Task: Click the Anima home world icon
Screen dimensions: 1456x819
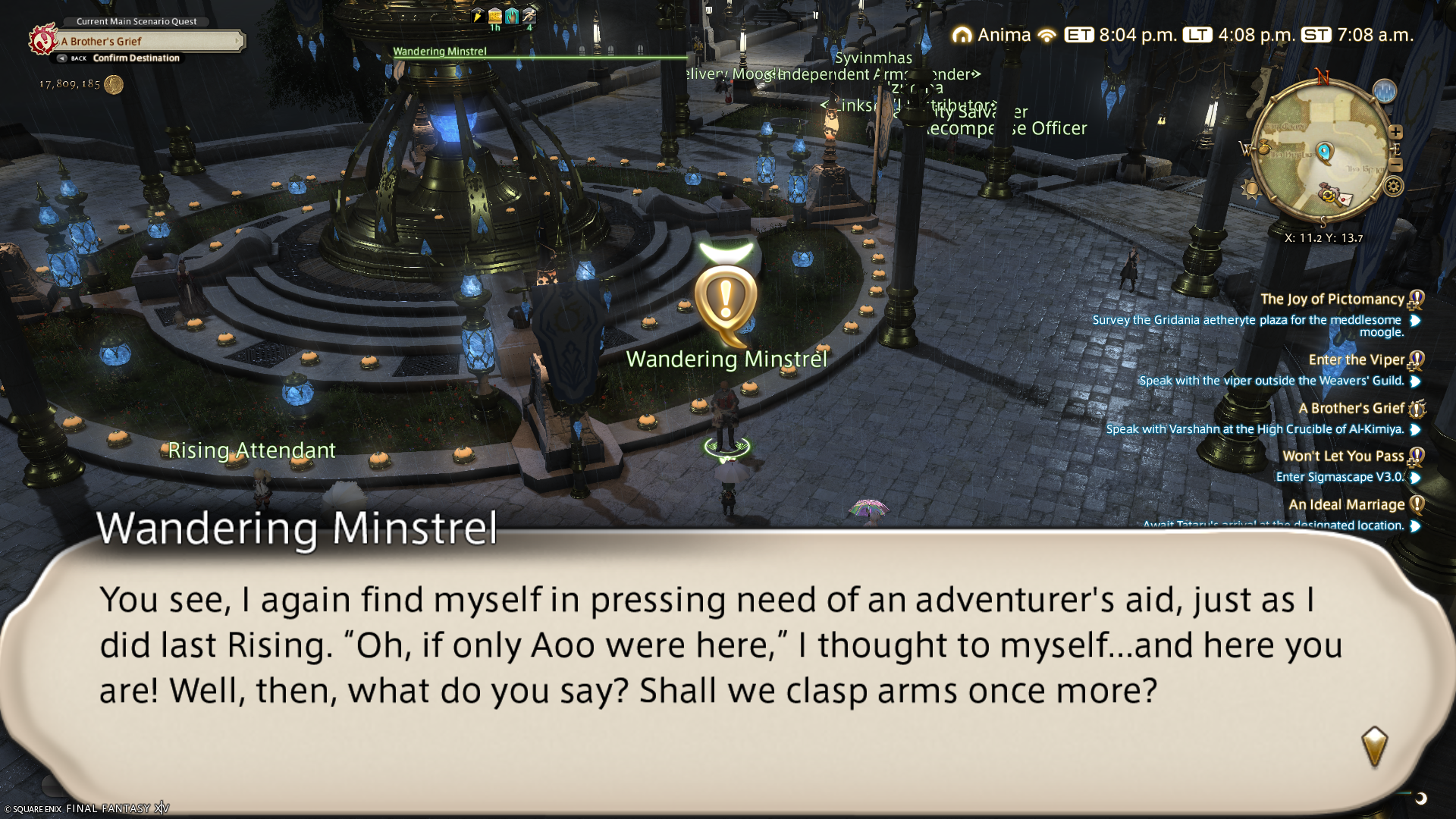Action: (x=962, y=35)
